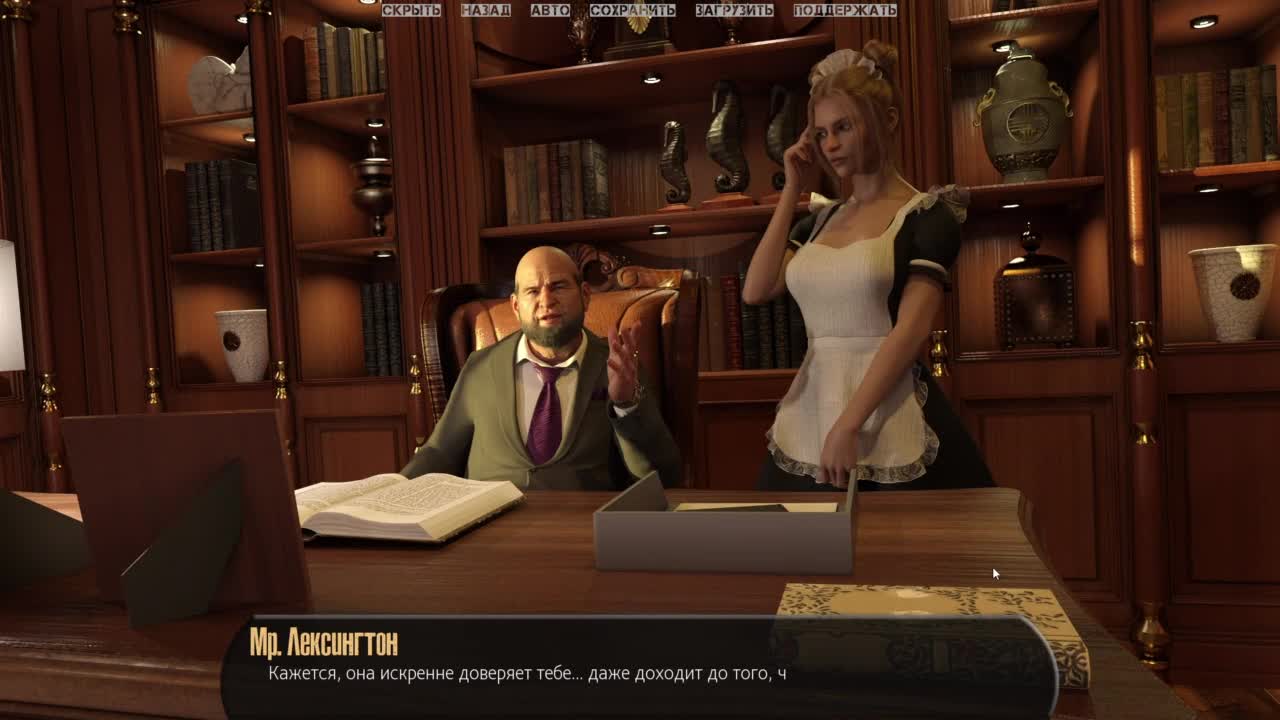Select the ПОДДЕРЖАТЬ support link
The width and height of the screenshot is (1280, 720).
pyautogui.click(x=844, y=10)
